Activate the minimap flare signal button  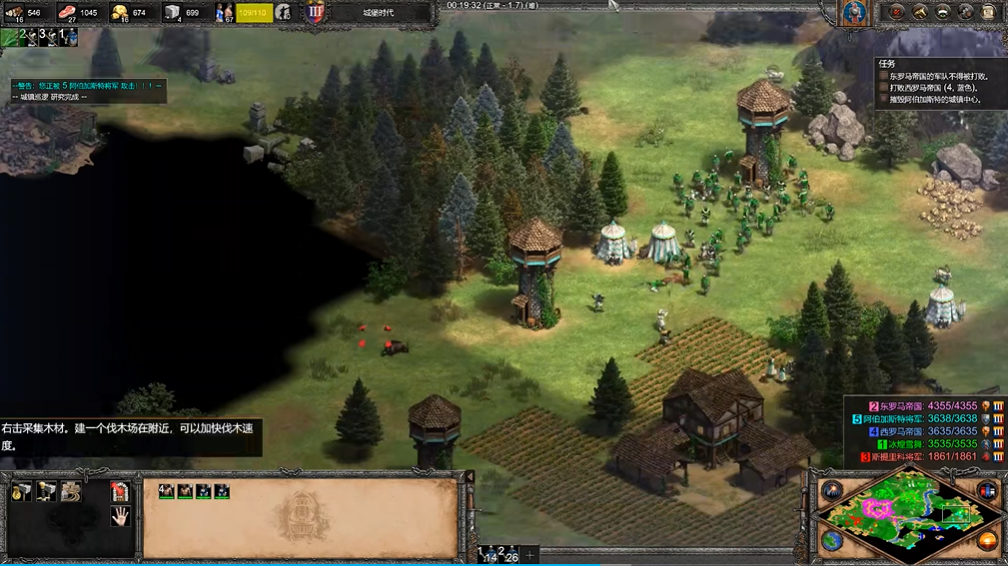pyautogui.click(x=832, y=489)
